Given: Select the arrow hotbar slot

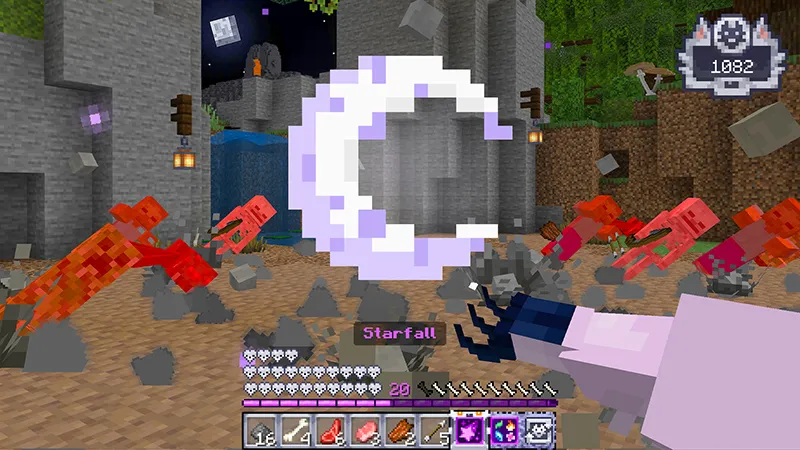Looking at the screenshot, I should point(434,431).
